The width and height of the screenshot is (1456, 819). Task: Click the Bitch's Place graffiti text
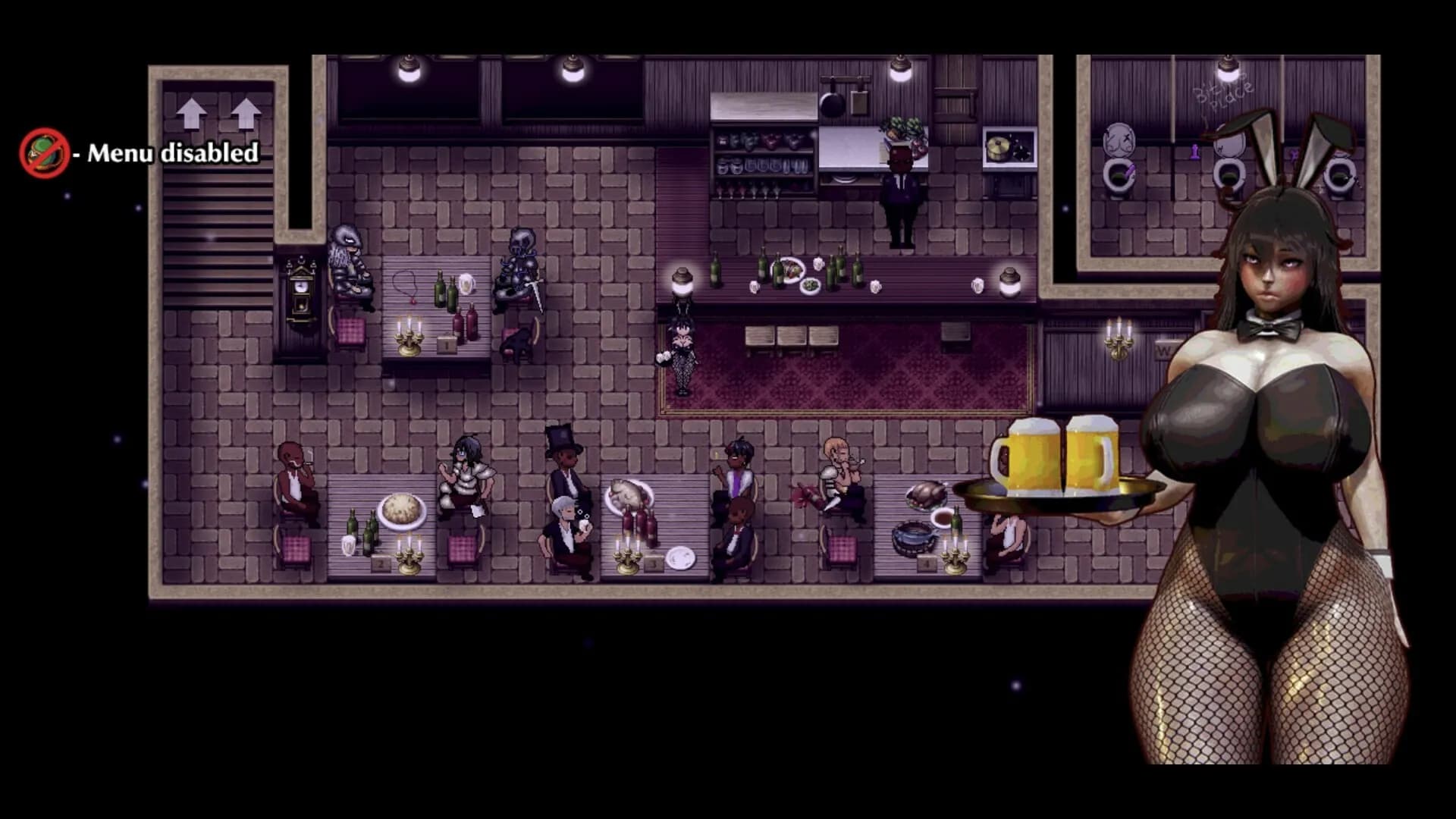(1222, 93)
